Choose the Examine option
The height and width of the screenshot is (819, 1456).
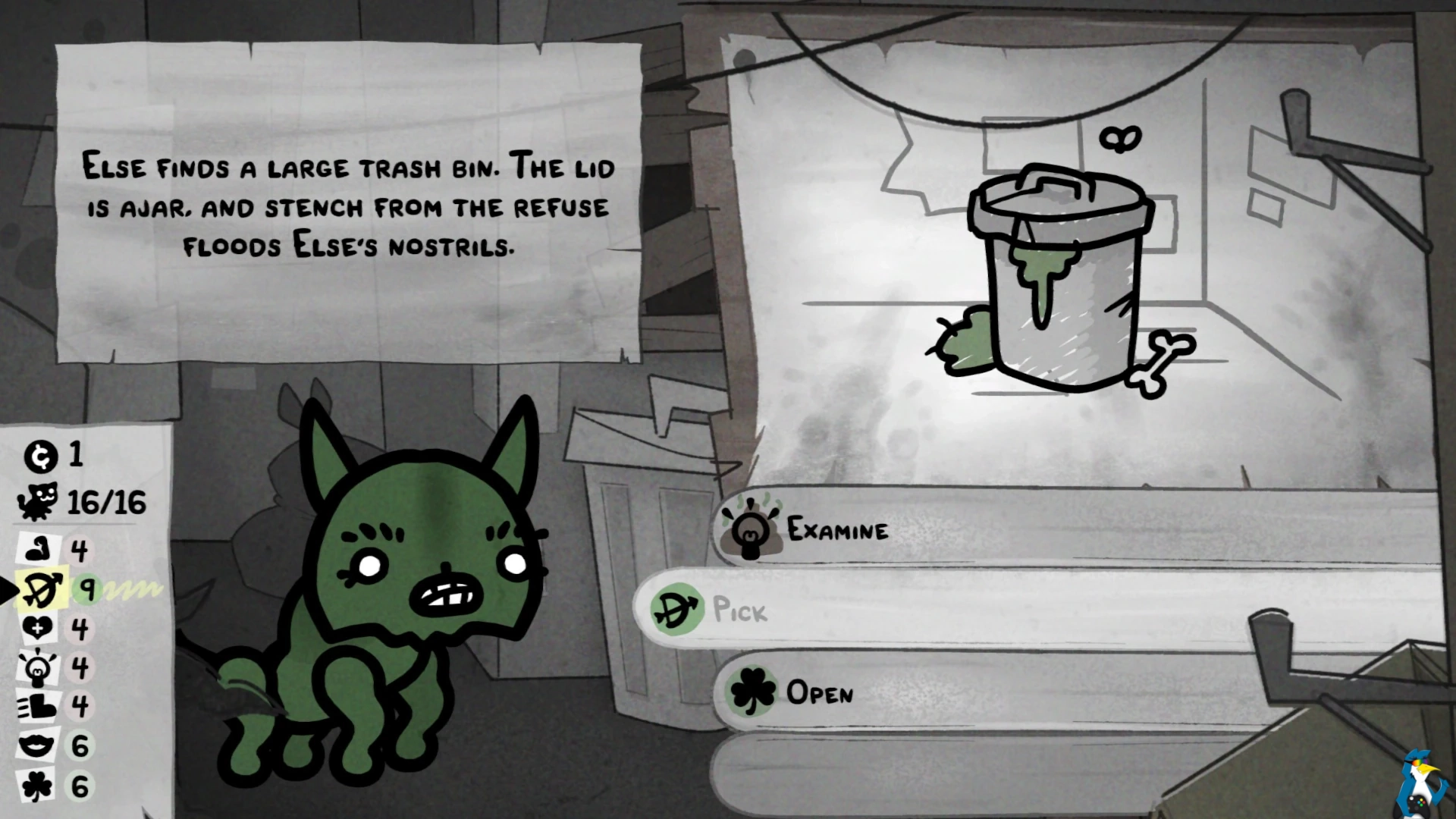[x=837, y=529]
